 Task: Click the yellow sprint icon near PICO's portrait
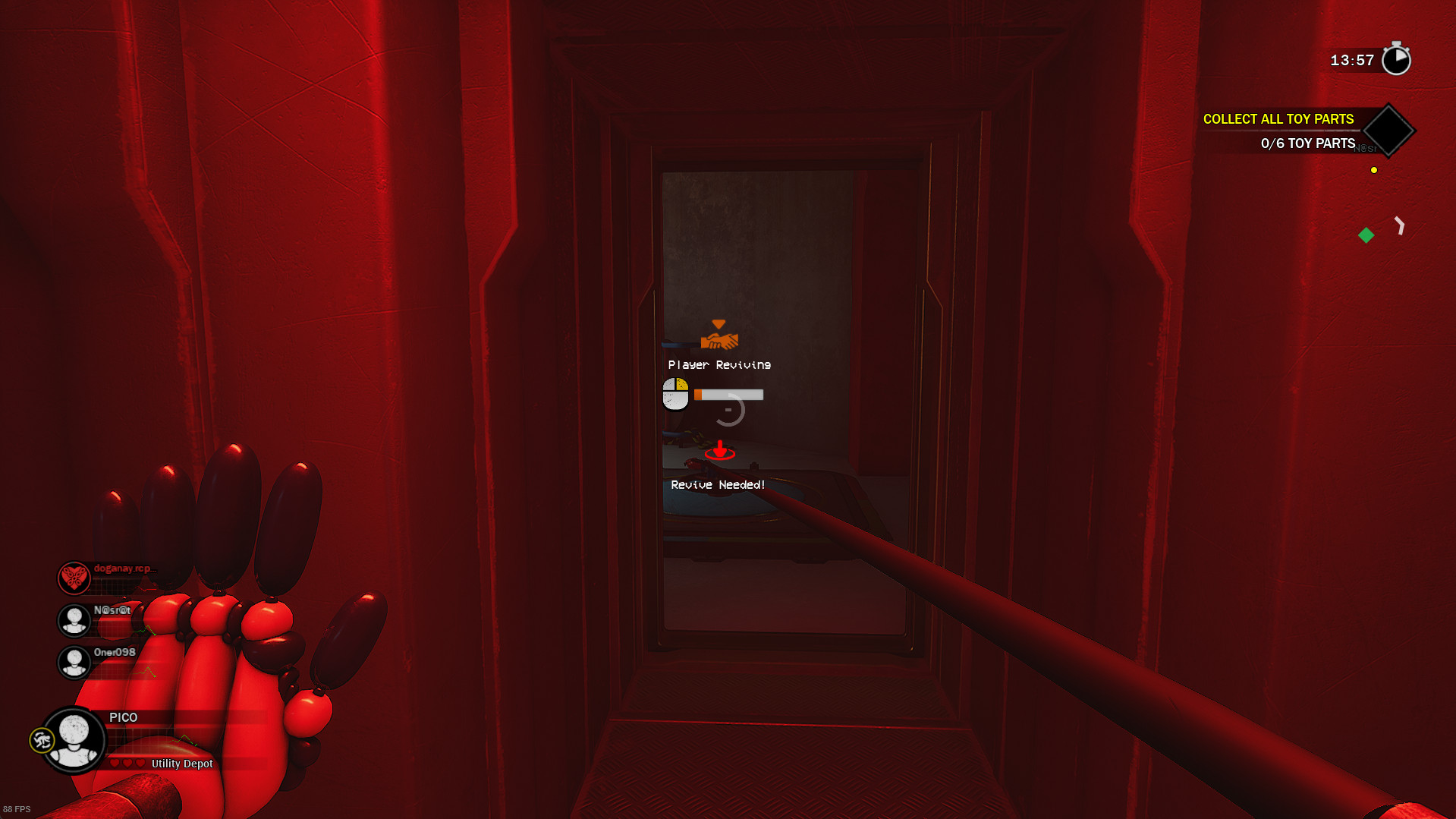[43, 740]
